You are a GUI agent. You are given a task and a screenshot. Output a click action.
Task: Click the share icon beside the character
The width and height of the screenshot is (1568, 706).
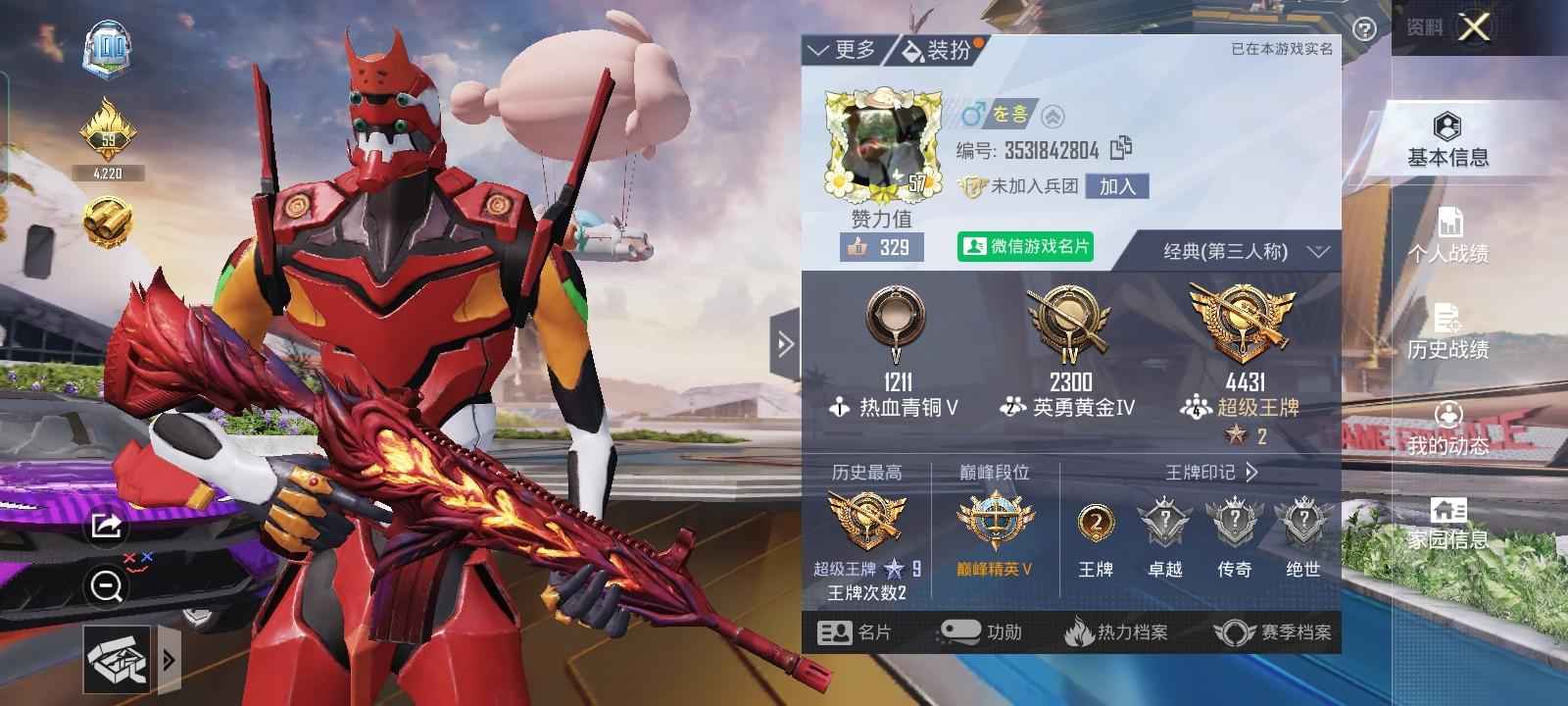coord(105,527)
